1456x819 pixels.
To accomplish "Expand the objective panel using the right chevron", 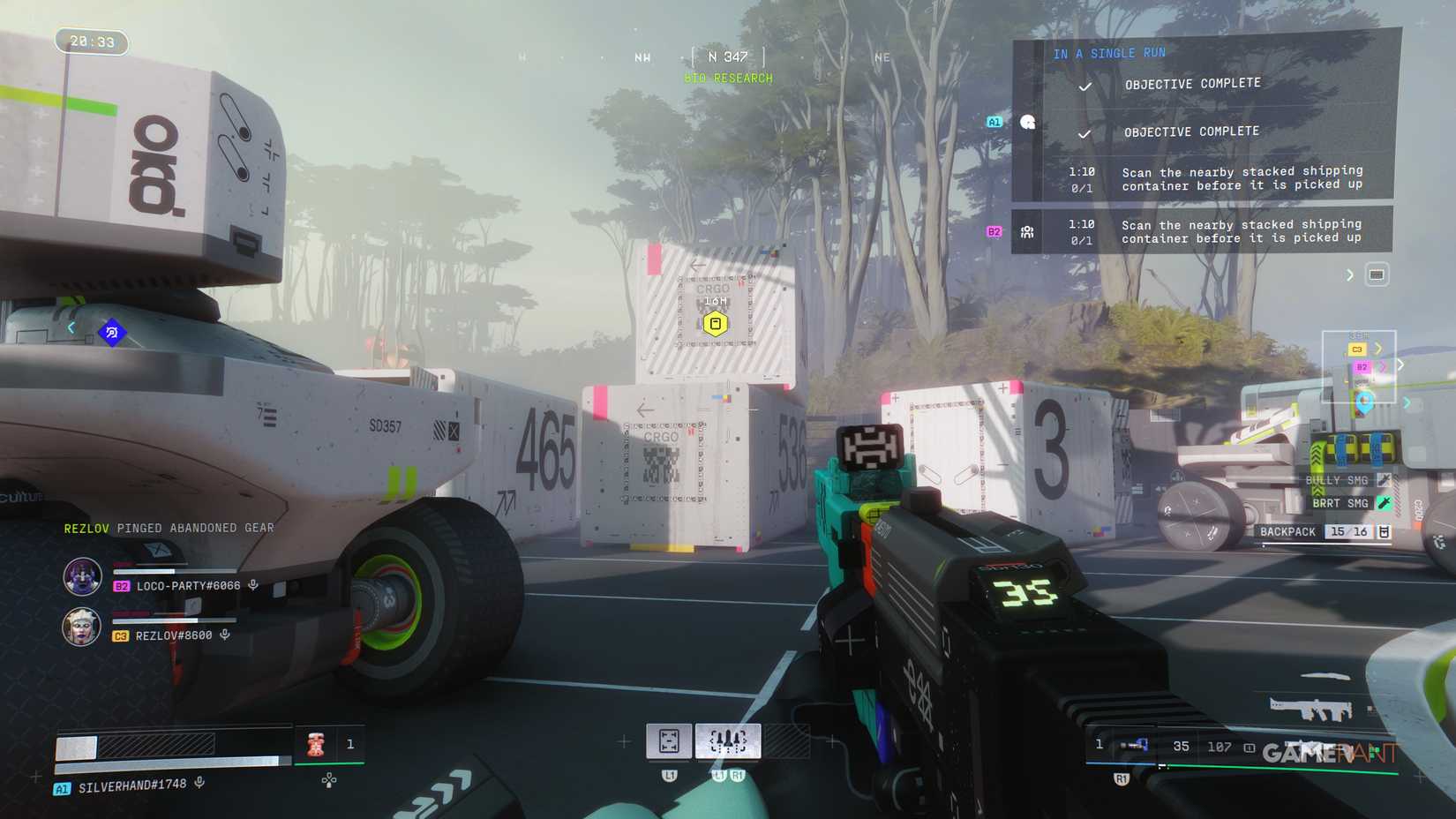I will point(1348,274).
